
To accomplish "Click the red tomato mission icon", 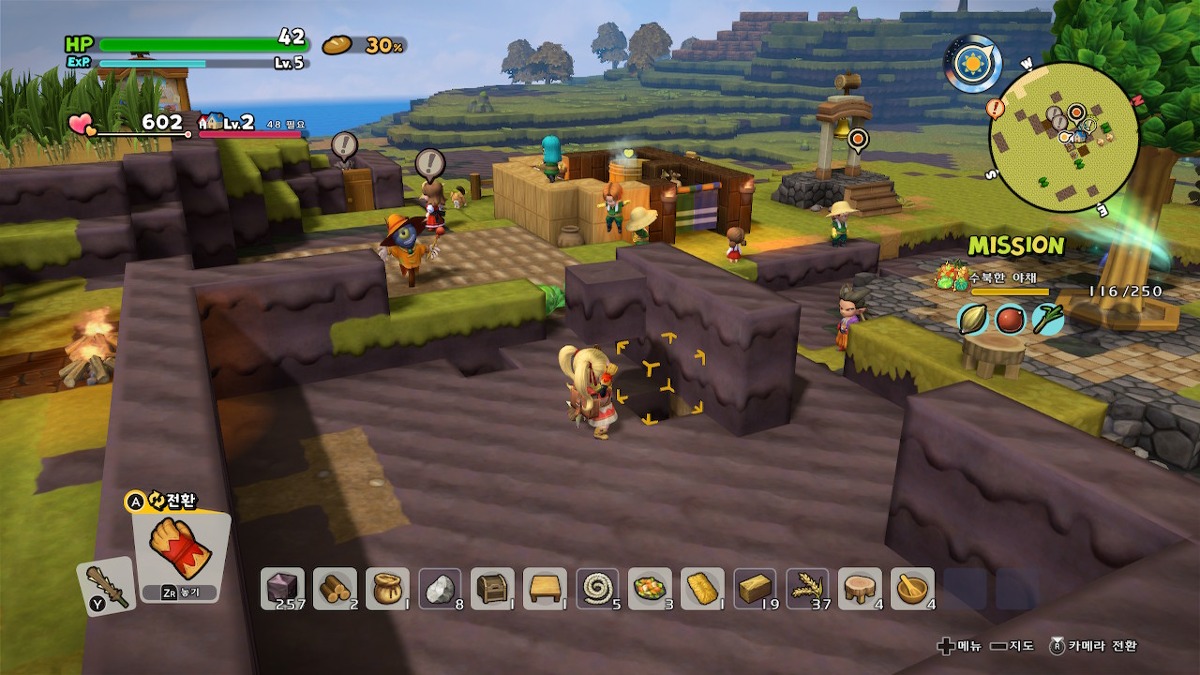I will click(1010, 319).
